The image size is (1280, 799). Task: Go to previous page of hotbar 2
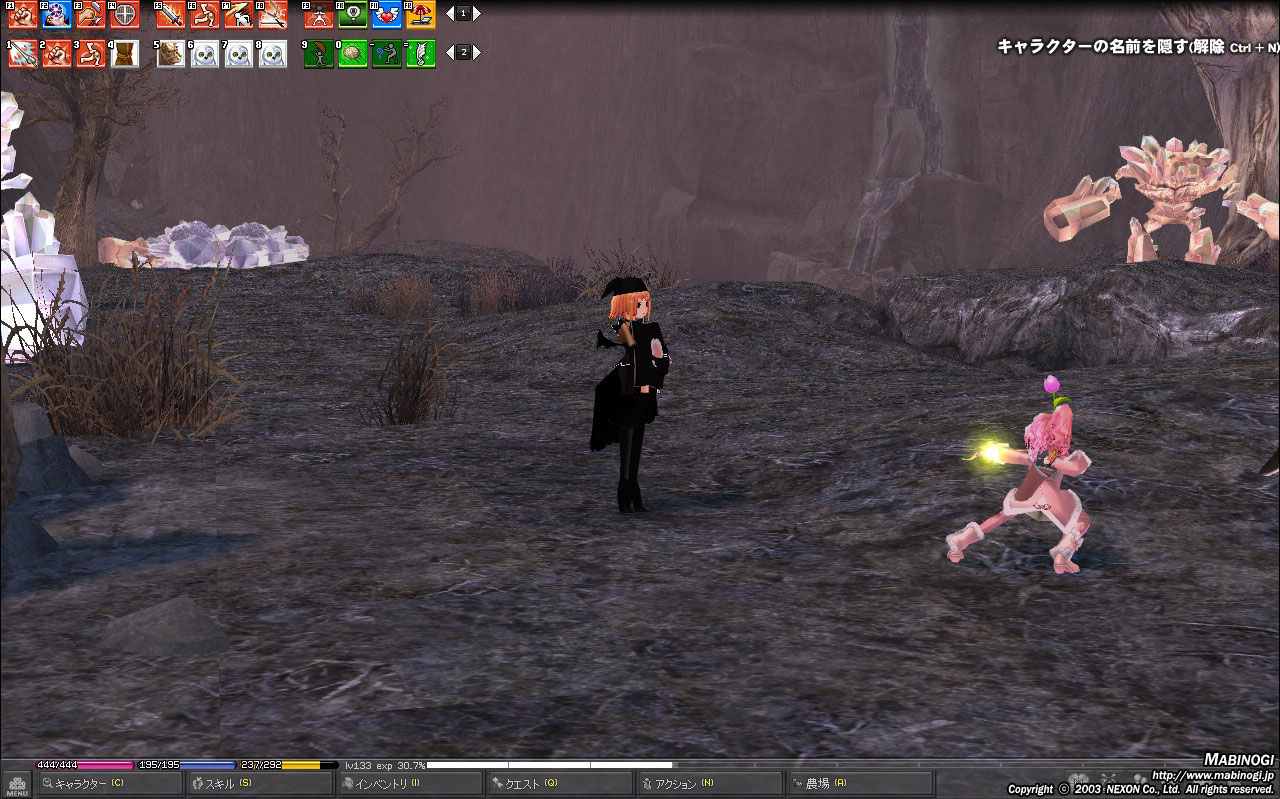point(449,52)
